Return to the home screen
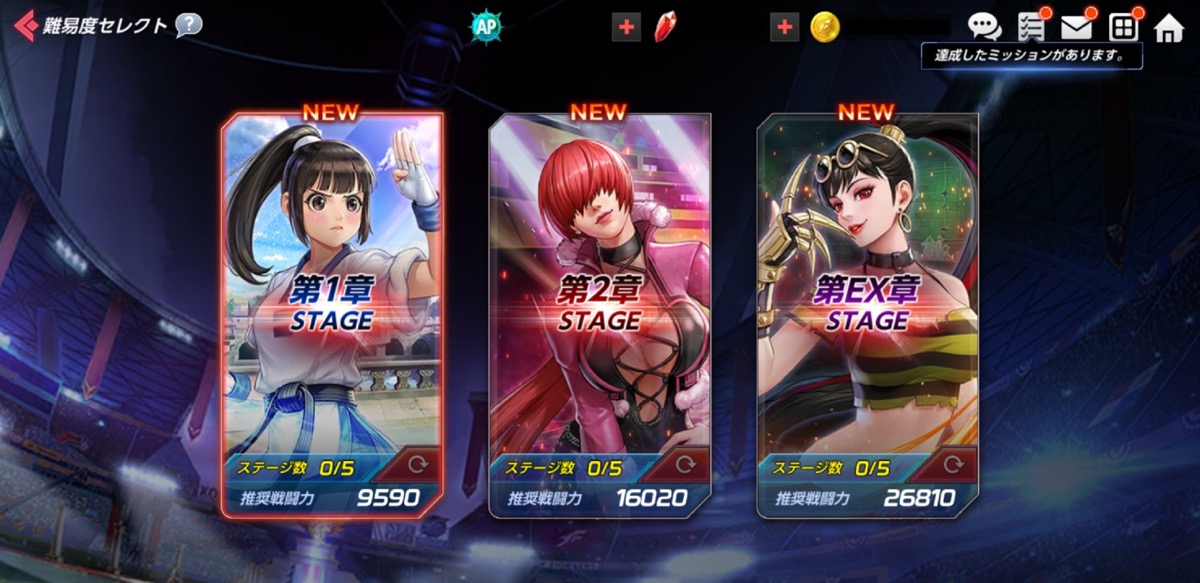This screenshot has width=1200, height=583. coord(1168,27)
